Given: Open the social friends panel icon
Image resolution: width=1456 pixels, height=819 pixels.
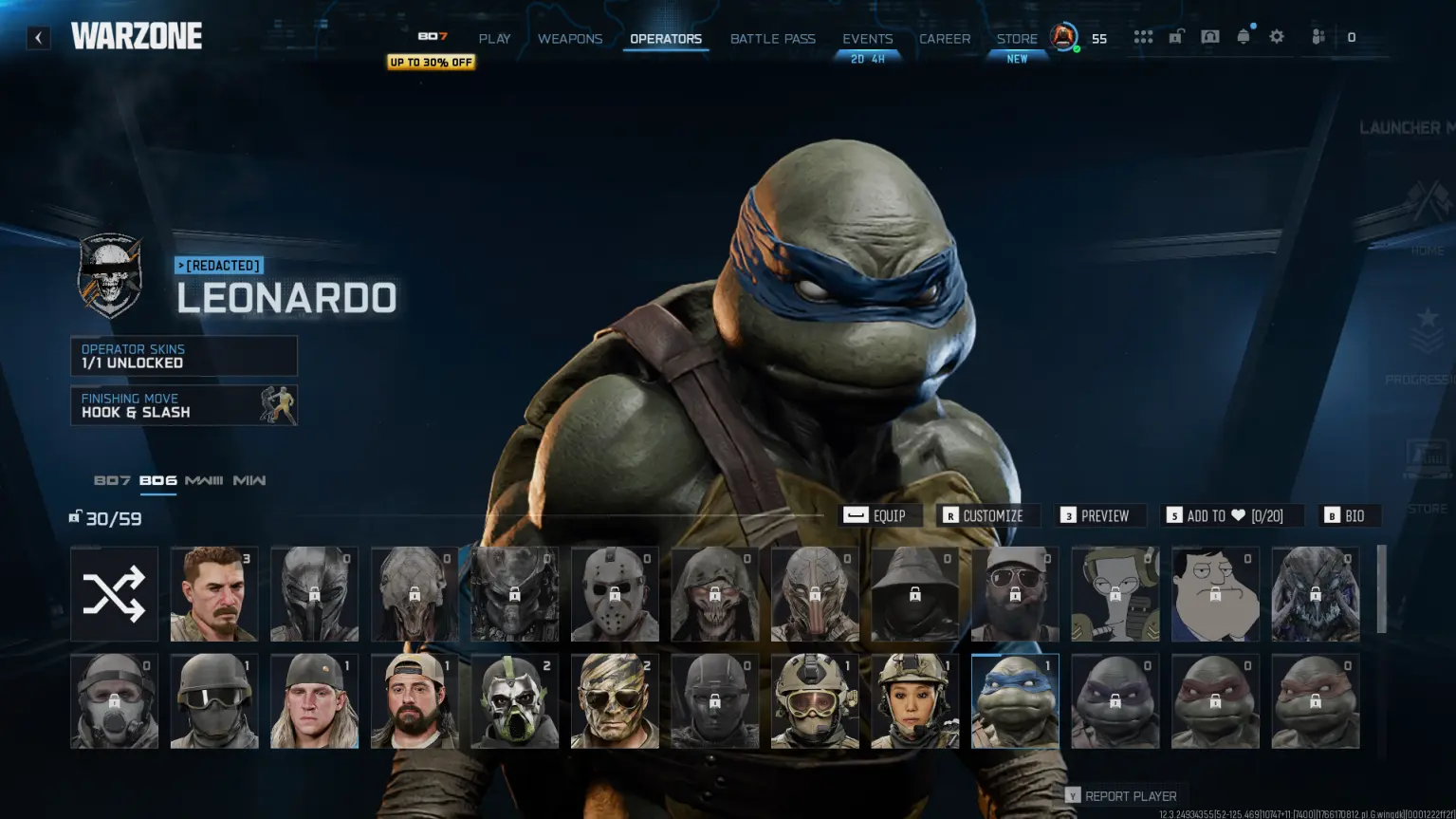Looking at the screenshot, I should pyautogui.click(x=1318, y=36).
